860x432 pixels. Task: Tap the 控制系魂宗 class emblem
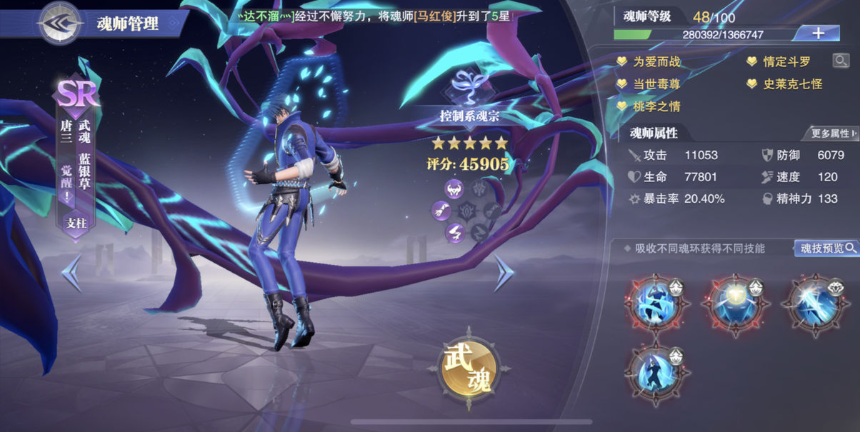(x=468, y=98)
